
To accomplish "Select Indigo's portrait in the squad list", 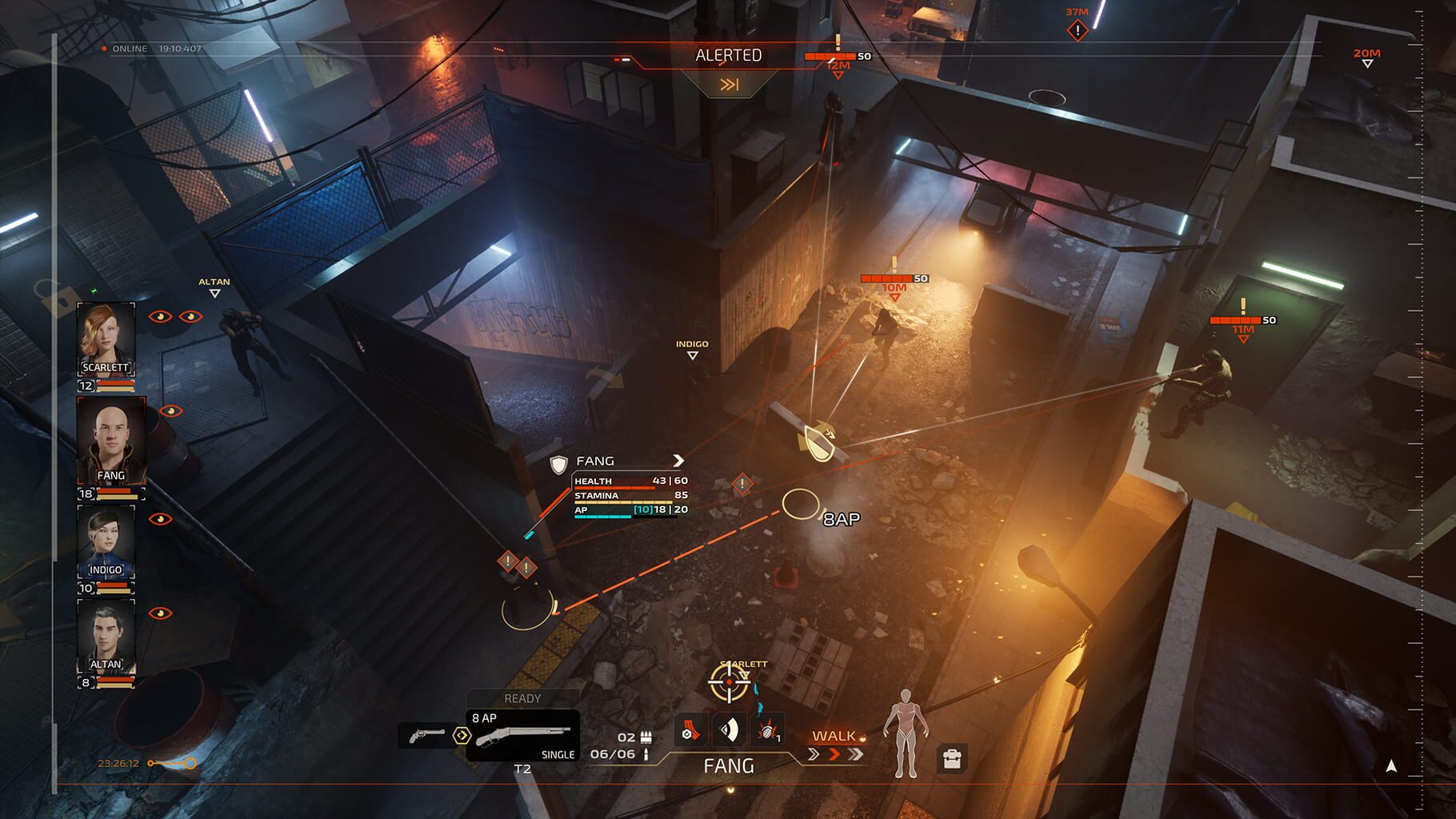I will [107, 541].
